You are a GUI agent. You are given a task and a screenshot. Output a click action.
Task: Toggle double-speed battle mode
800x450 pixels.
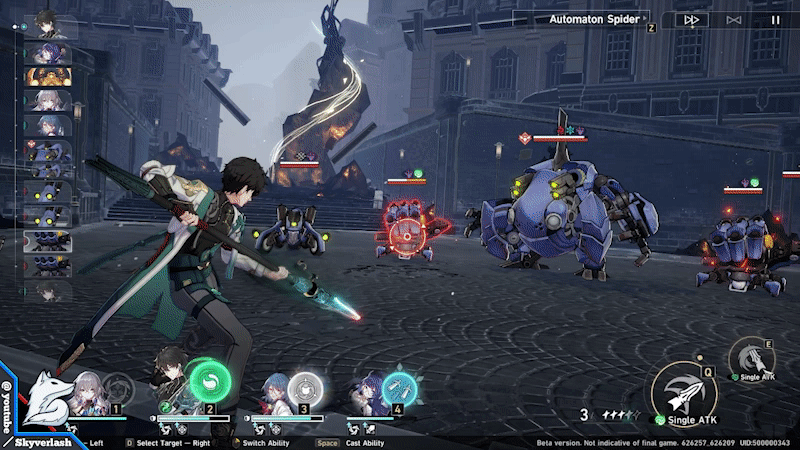click(691, 19)
